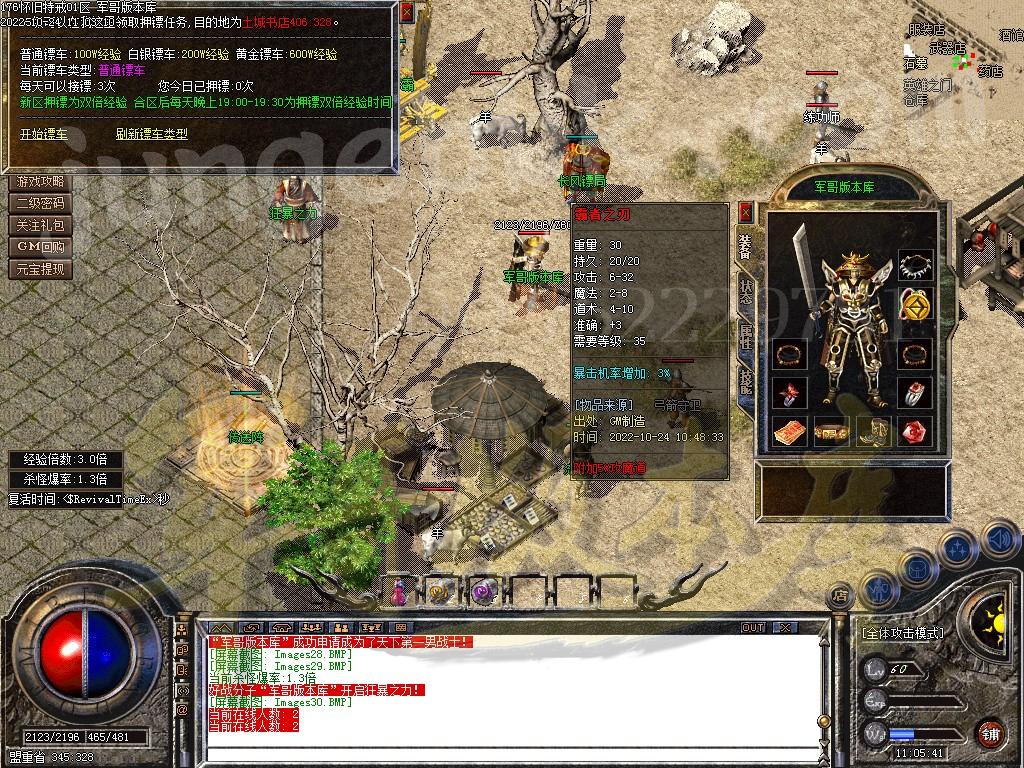Select the red gem equipment slot
This screenshot has height=768, width=1024.
pos(914,432)
